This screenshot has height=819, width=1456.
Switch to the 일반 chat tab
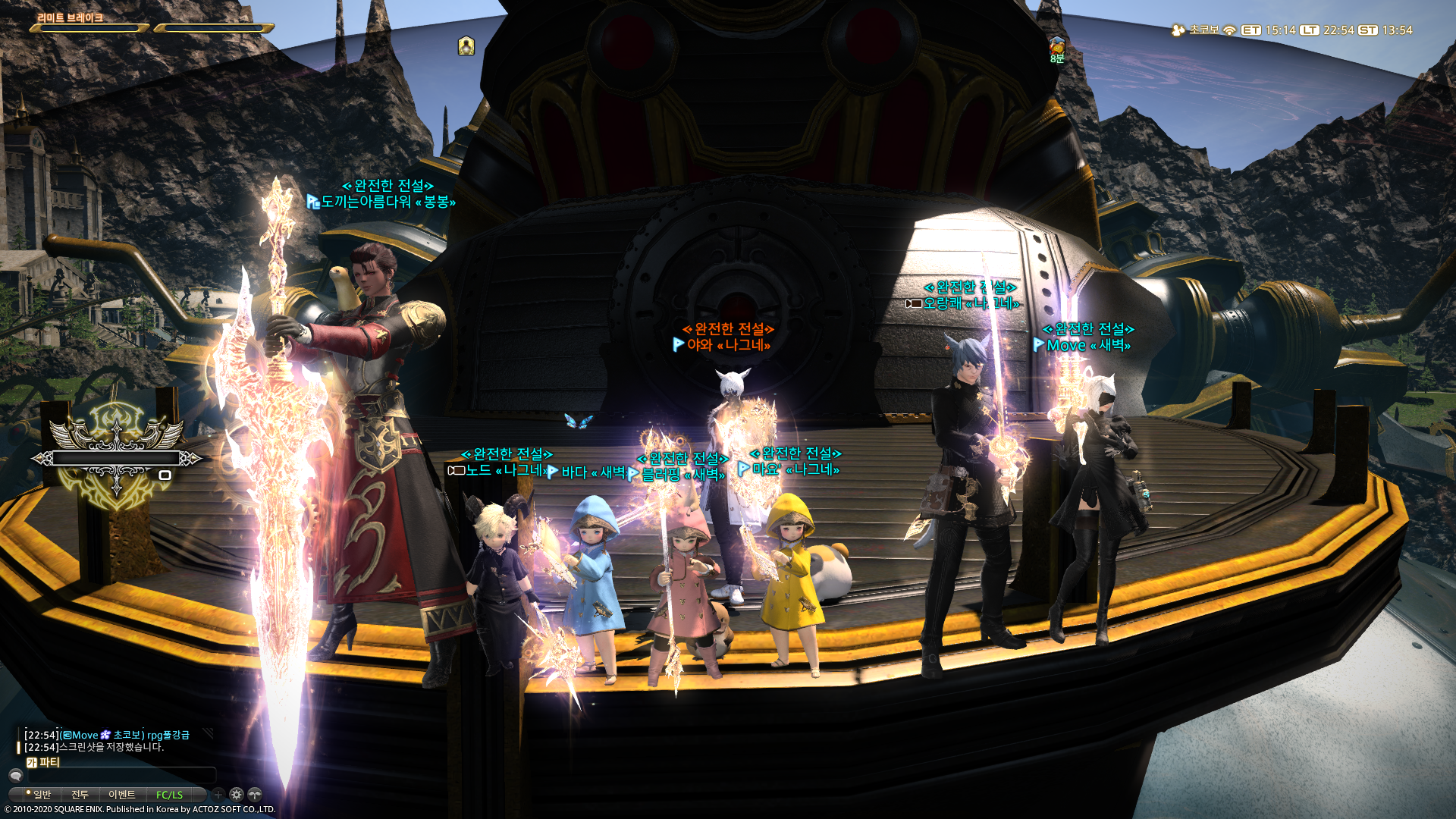pyautogui.click(x=40, y=795)
